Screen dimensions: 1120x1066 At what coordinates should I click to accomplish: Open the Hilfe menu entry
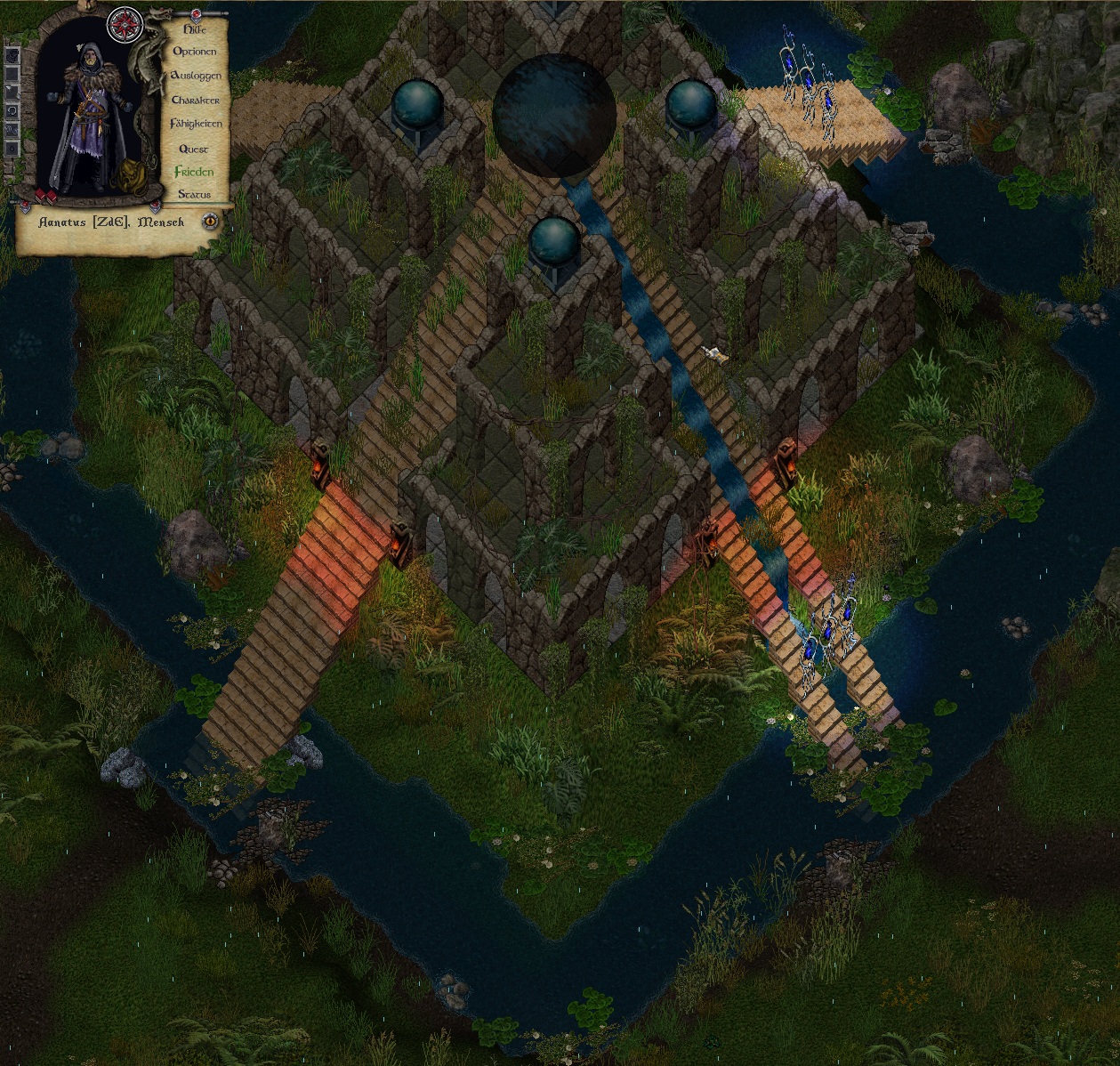pos(194,29)
